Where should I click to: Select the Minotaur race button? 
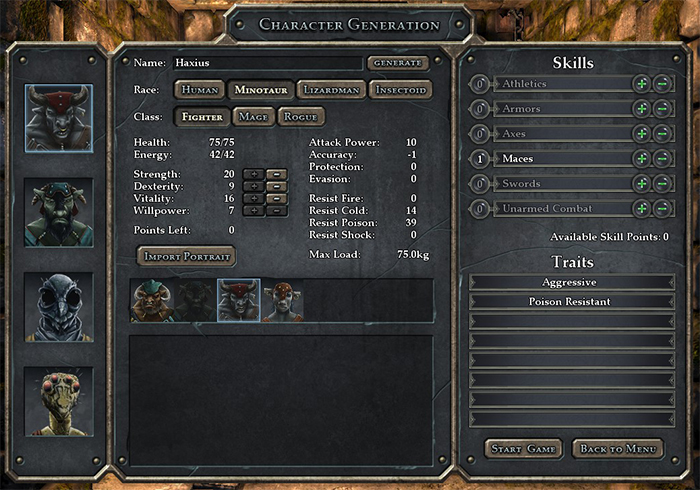point(261,90)
